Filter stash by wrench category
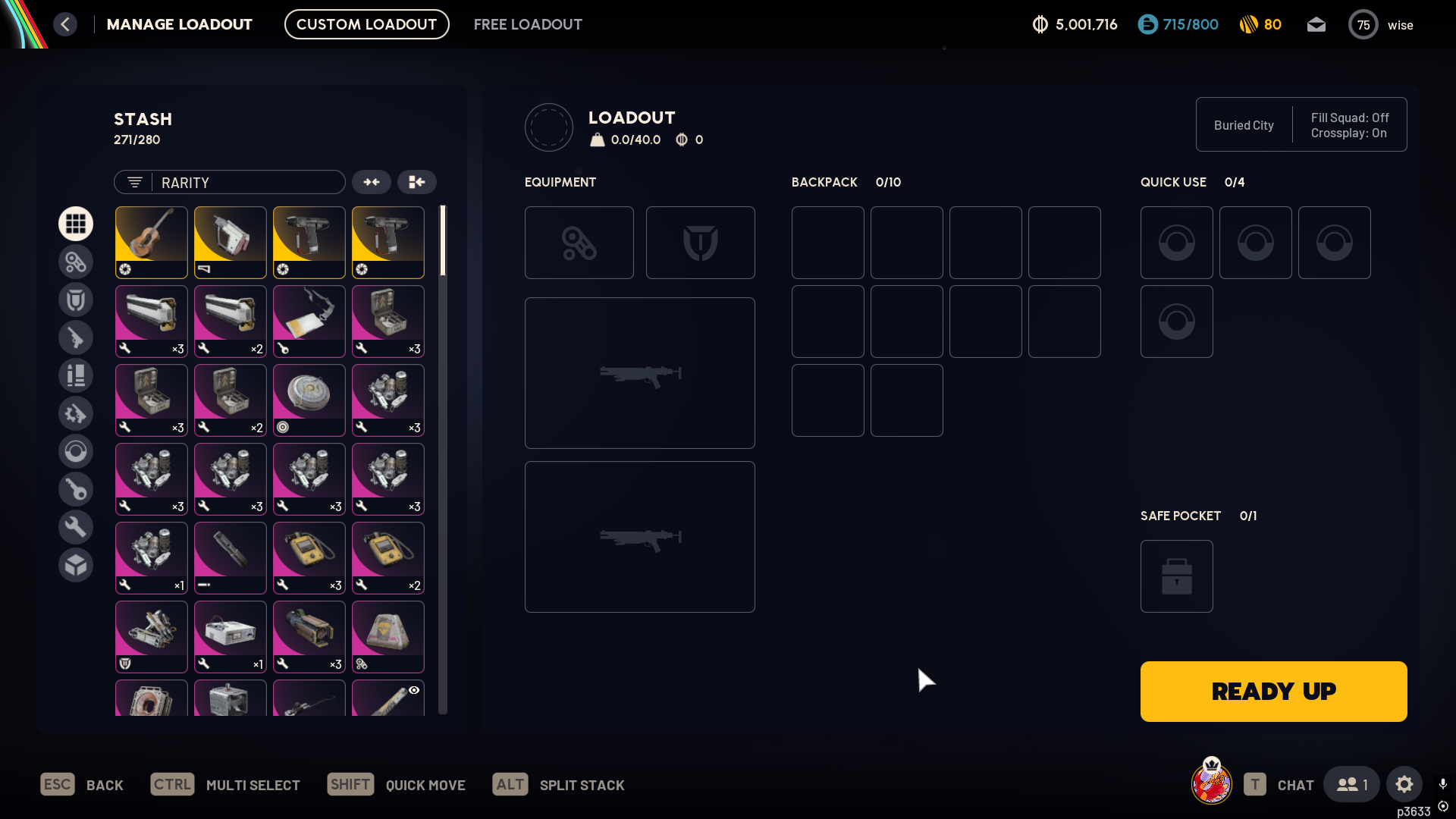 tap(76, 527)
